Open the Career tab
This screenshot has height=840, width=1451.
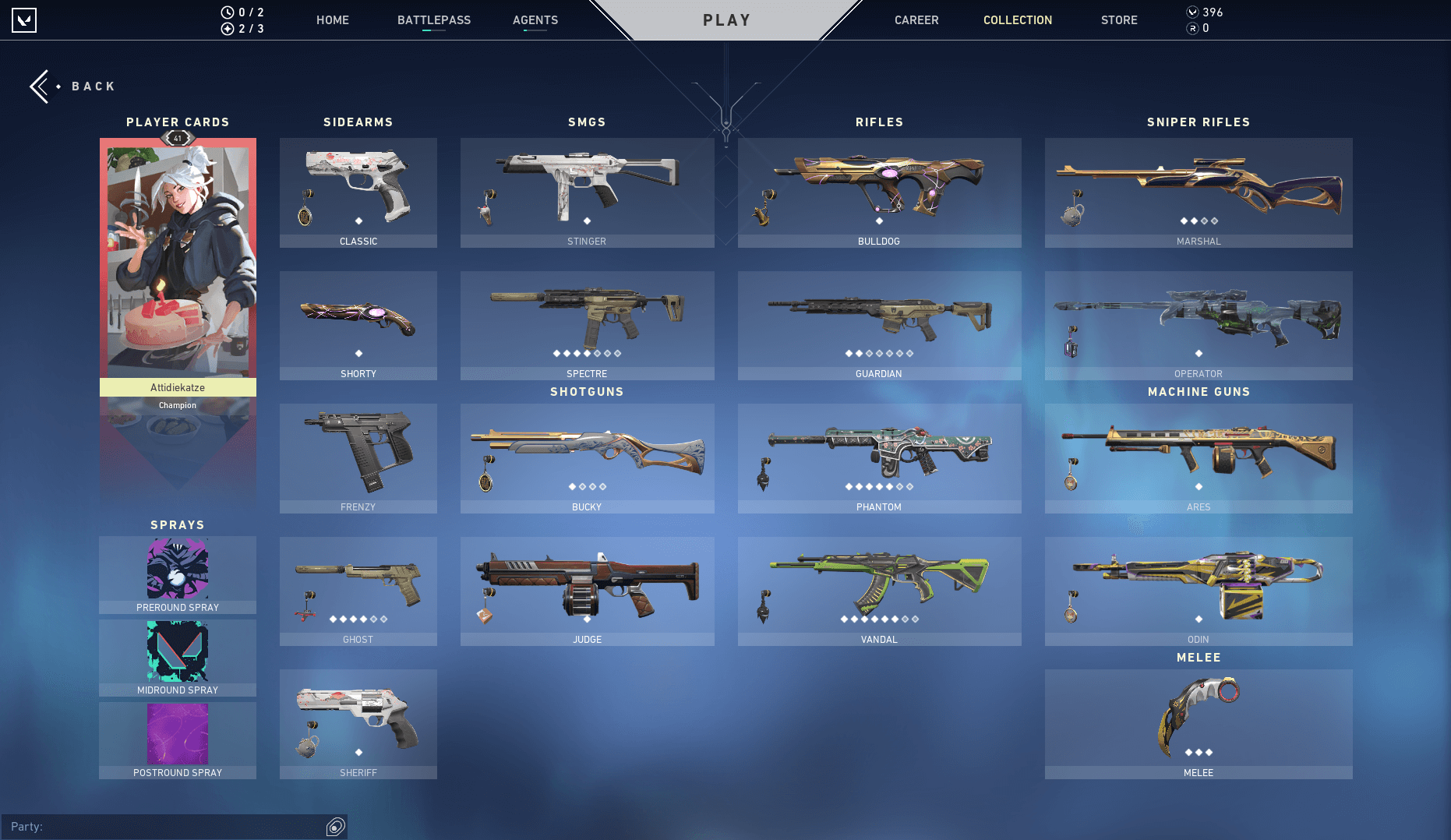(916, 20)
